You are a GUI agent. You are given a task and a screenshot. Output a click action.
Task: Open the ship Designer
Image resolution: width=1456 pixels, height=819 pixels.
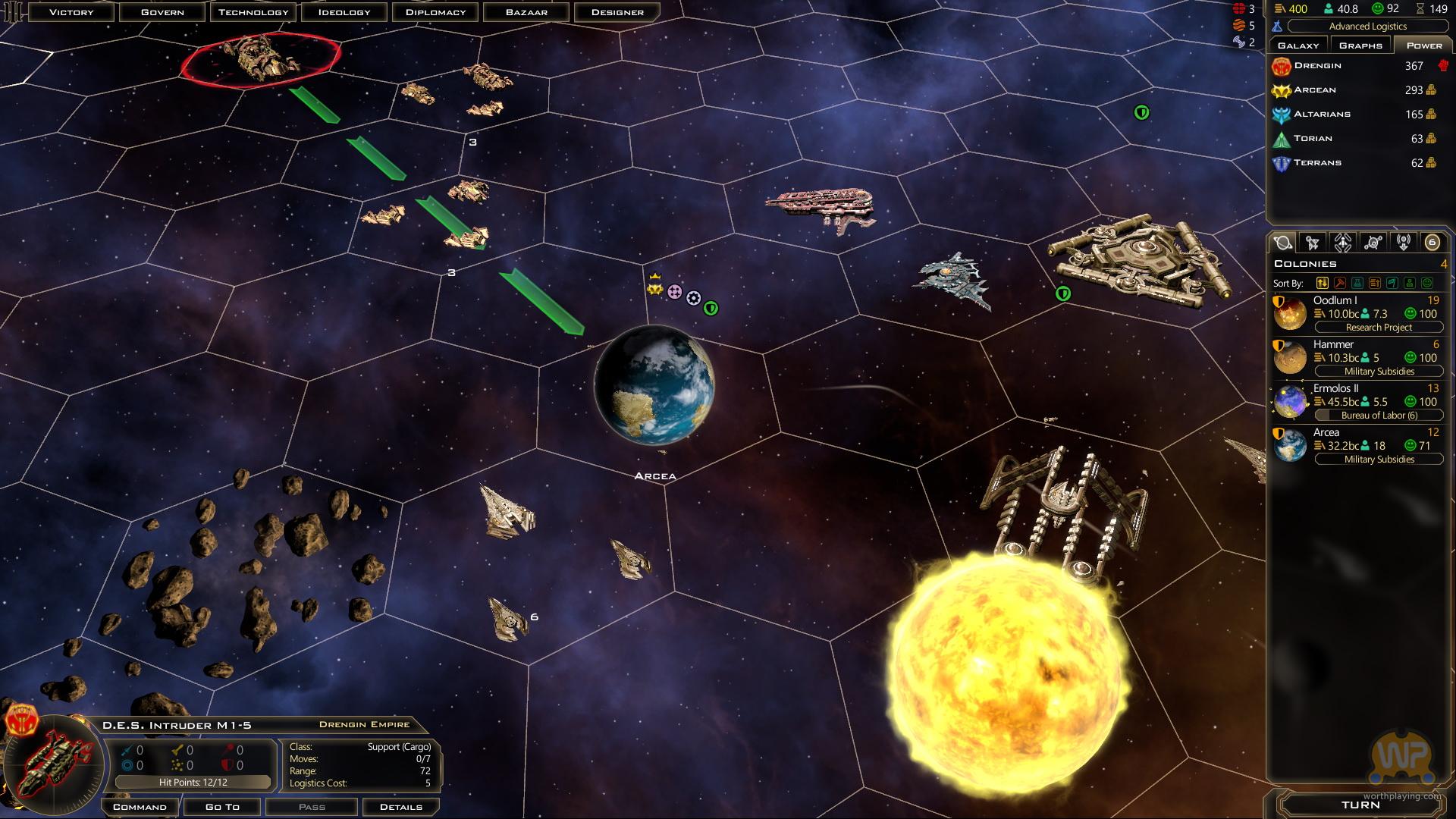click(x=617, y=12)
